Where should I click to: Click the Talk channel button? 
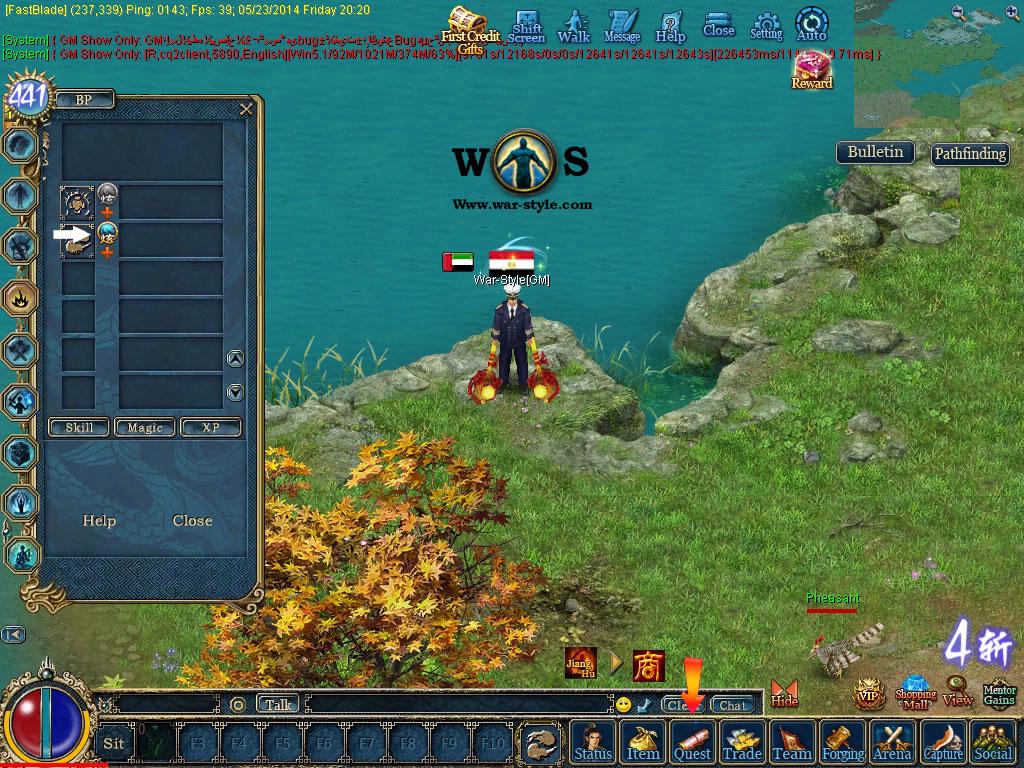(278, 704)
